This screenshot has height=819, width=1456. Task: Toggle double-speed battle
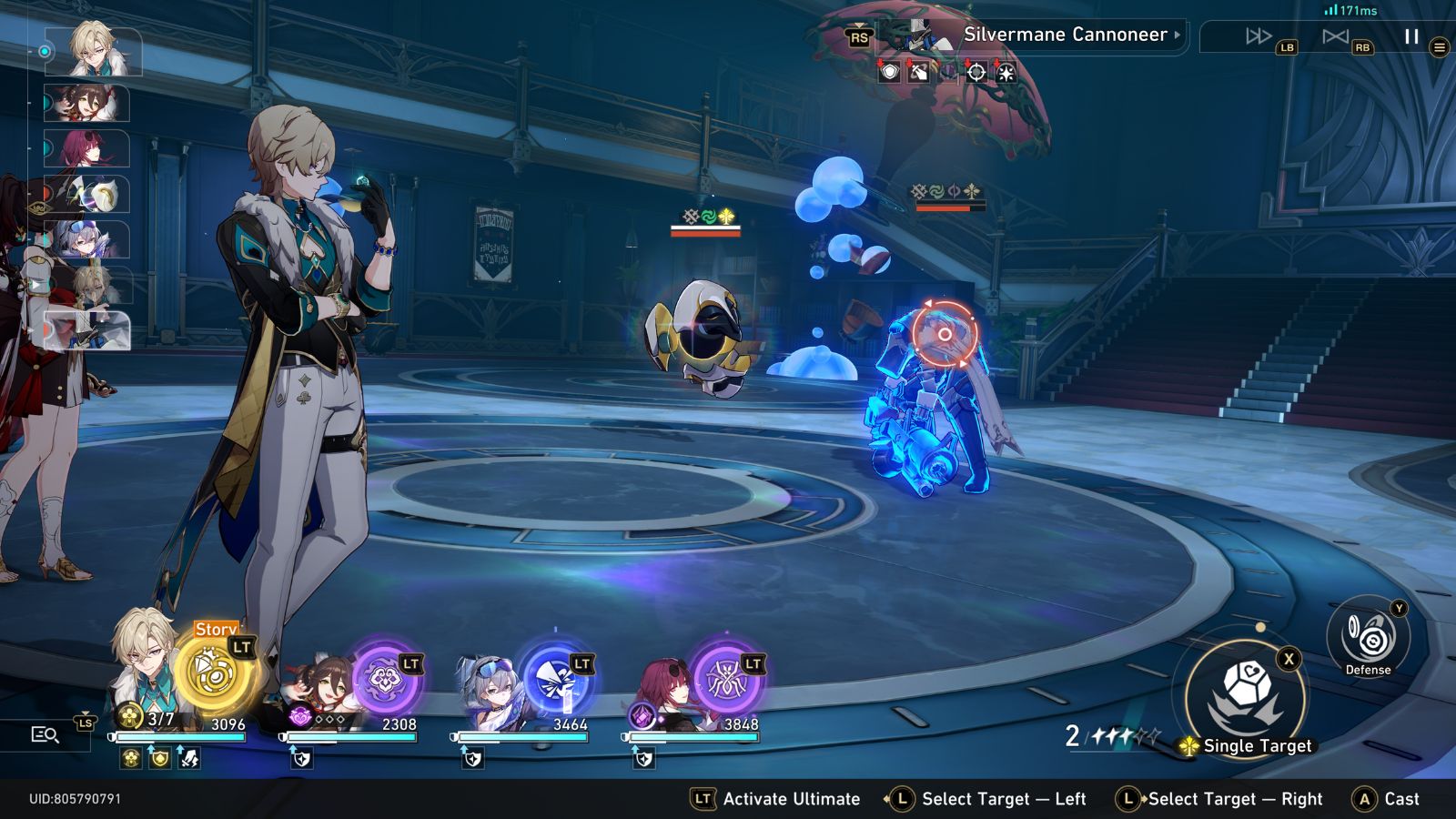point(1259,36)
